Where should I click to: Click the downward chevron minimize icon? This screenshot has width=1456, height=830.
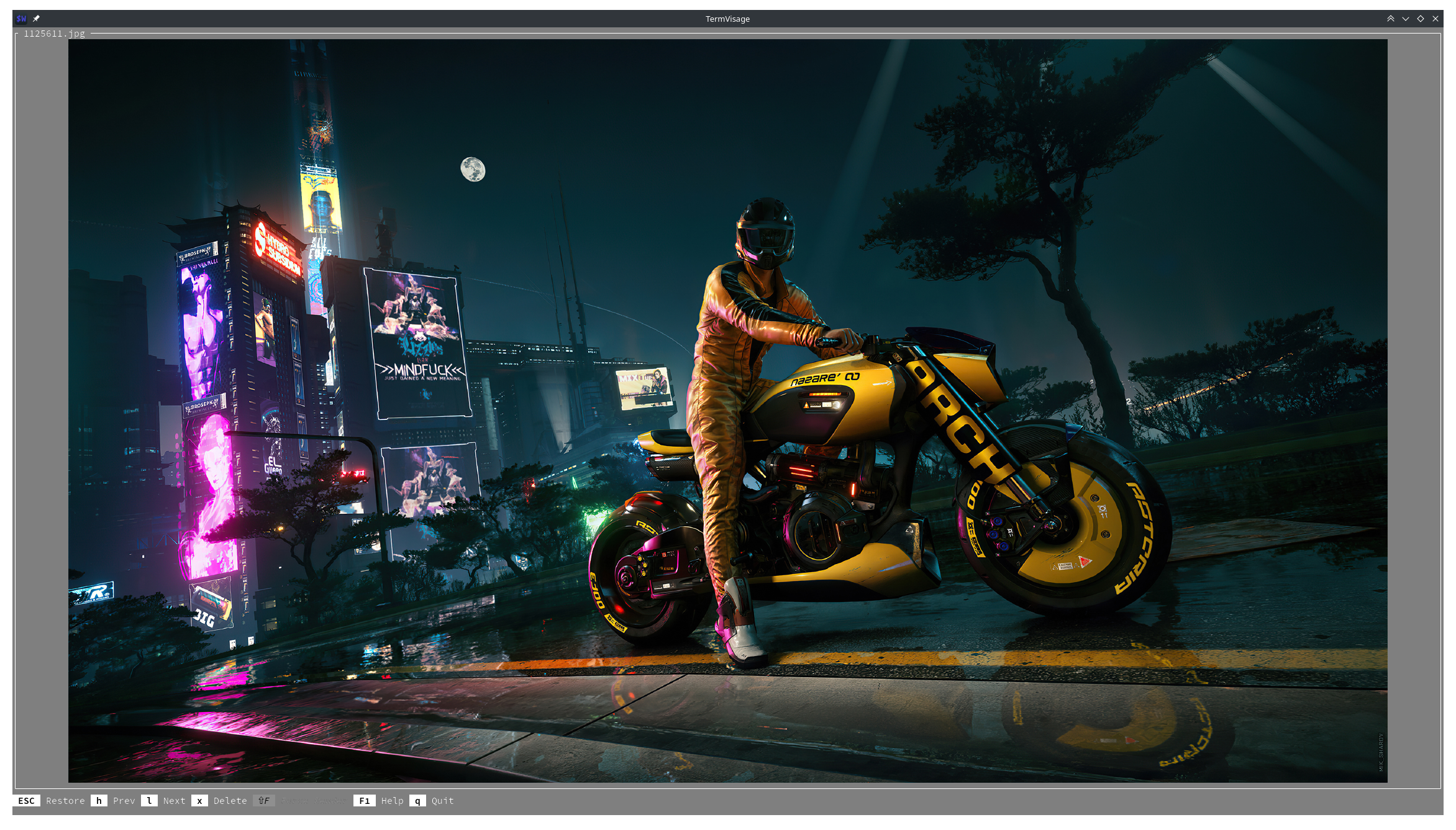1406,18
